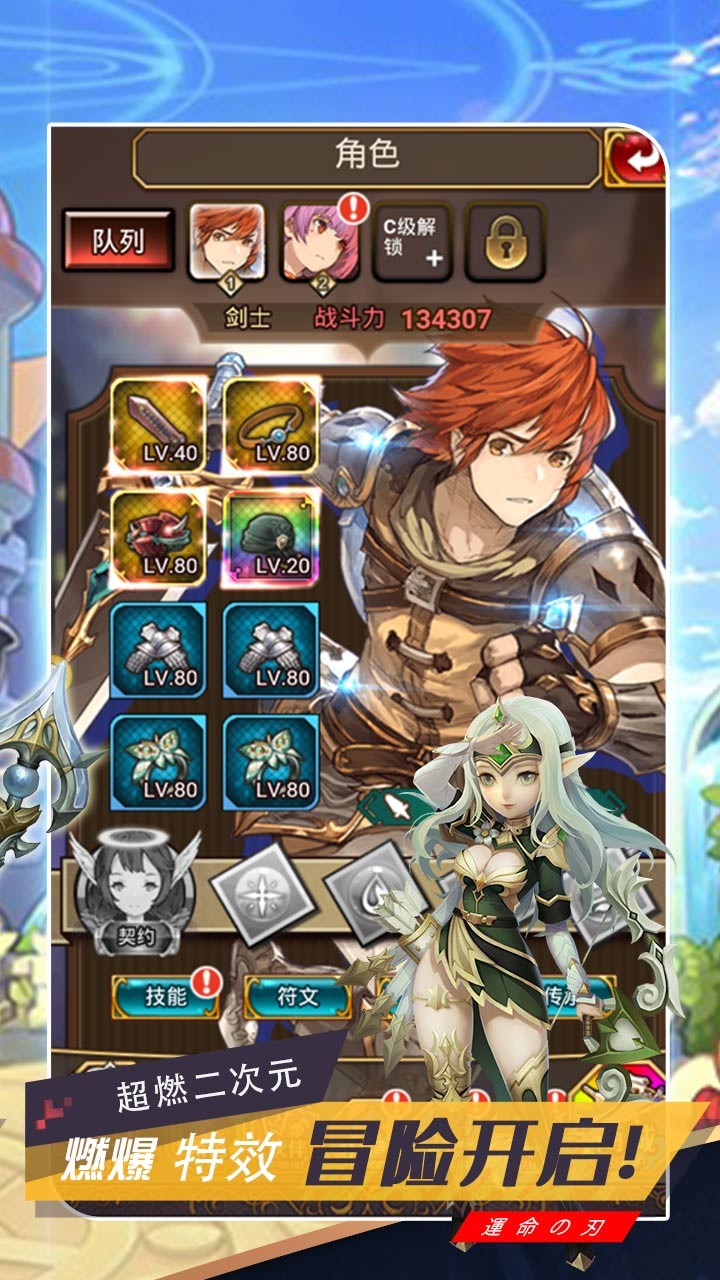Open the 队列 queue button
720x1280 pixels.
[x=119, y=242]
